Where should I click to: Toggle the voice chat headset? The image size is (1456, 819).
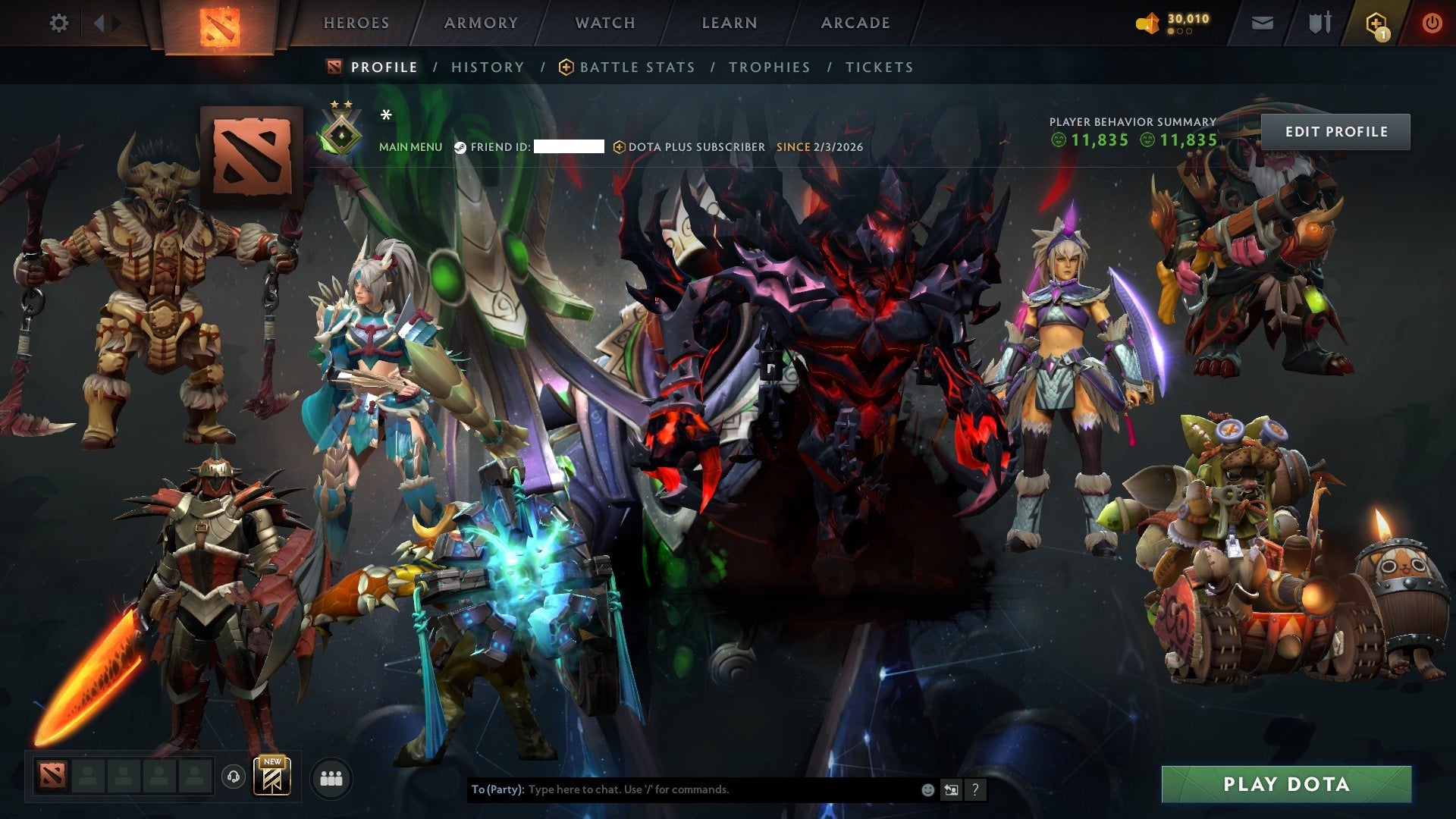point(232,777)
